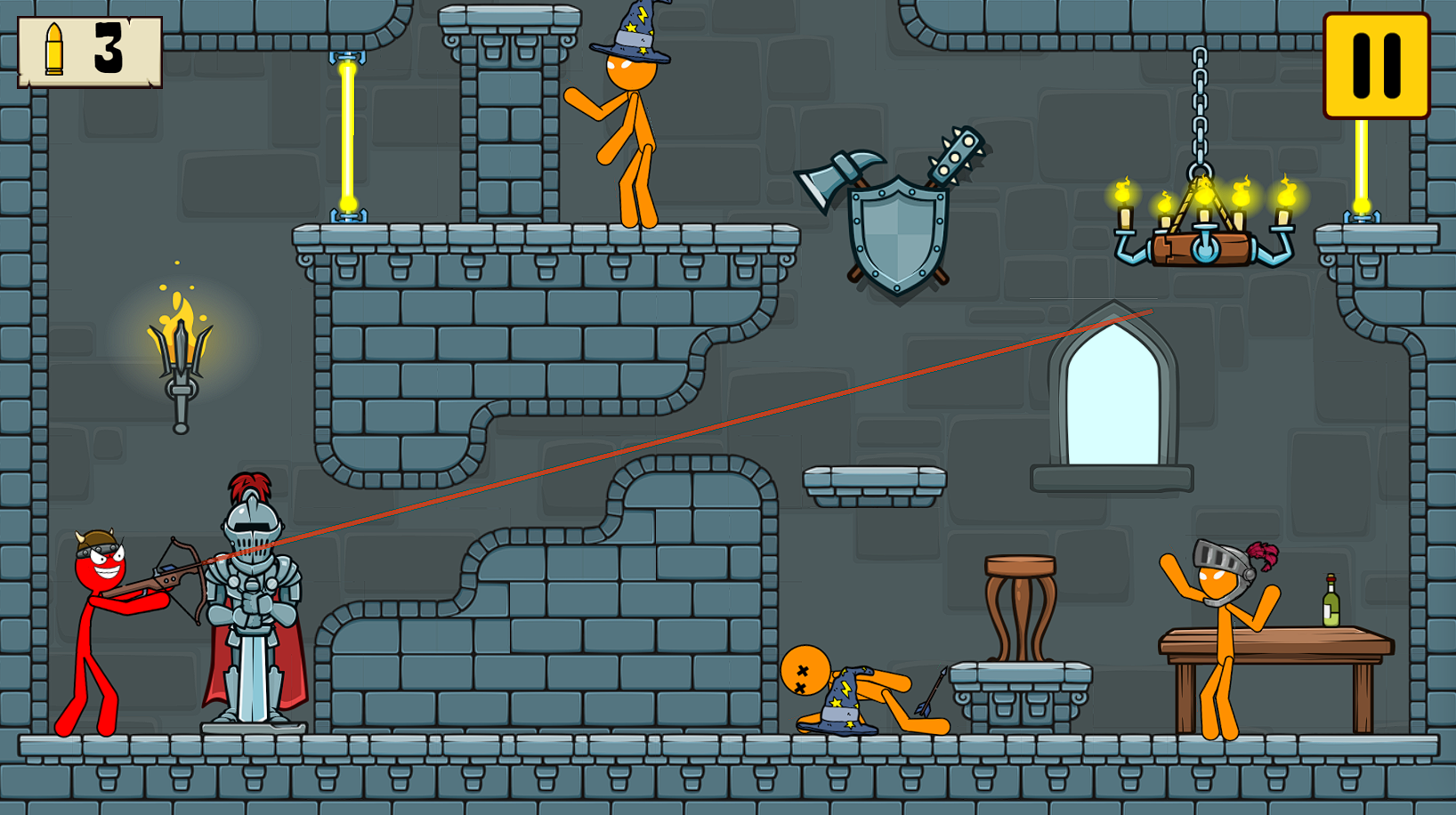This screenshot has height=815, width=1456.
Task: Click the small floating stone platform
Action: [877, 480]
